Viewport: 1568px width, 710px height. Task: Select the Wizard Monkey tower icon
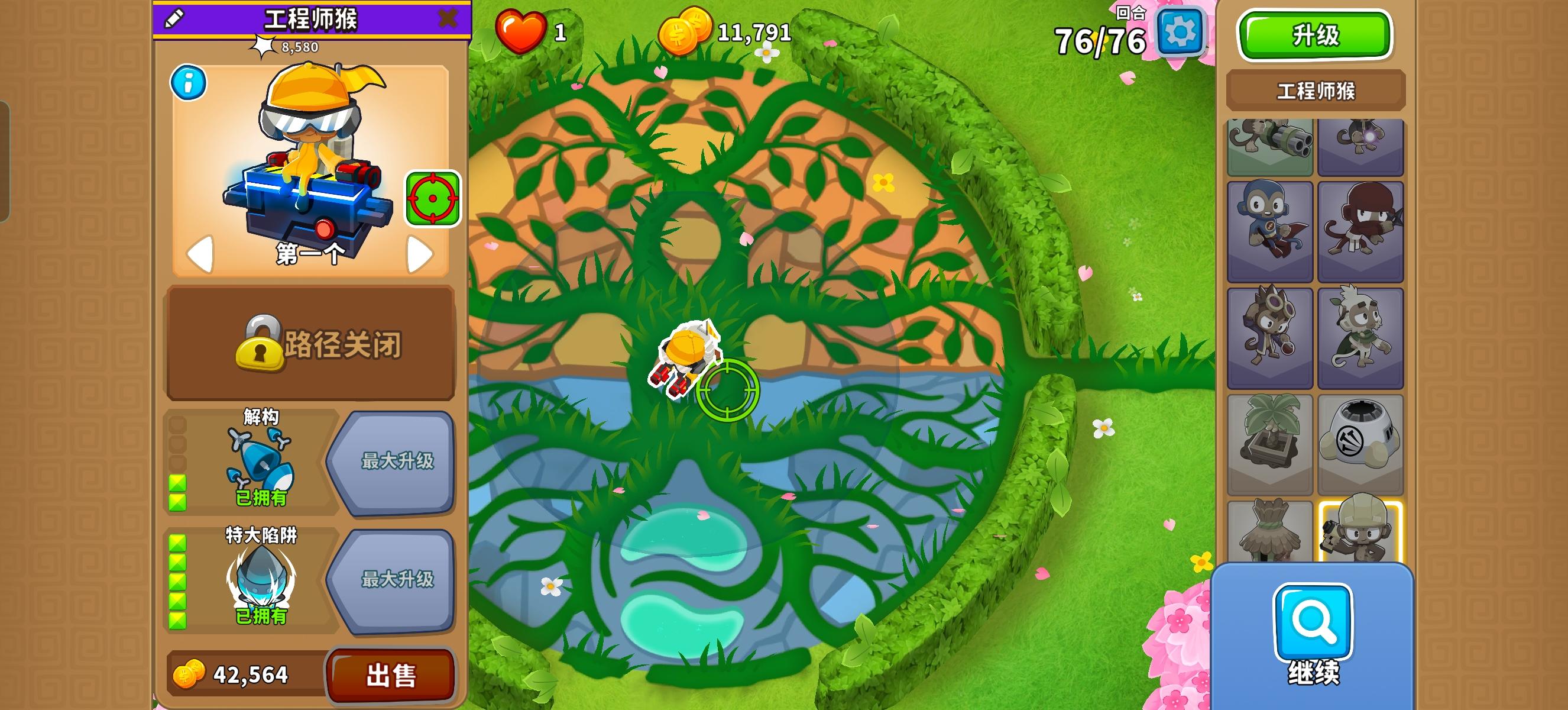pyautogui.click(x=1361, y=146)
